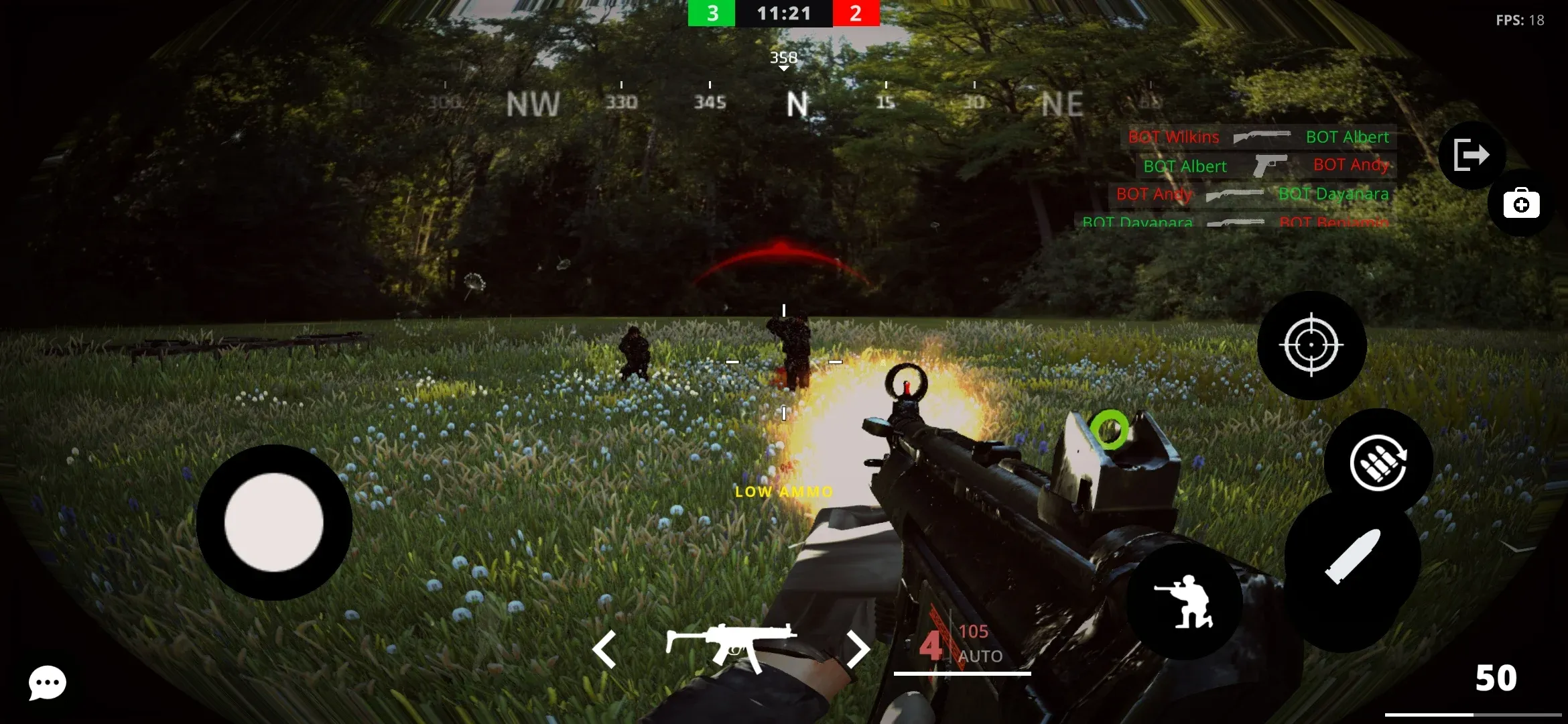Toggle crouch with the kneeling soldier button
Image resolution: width=1568 pixels, height=724 pixels.
click(x=1185, y=601)
